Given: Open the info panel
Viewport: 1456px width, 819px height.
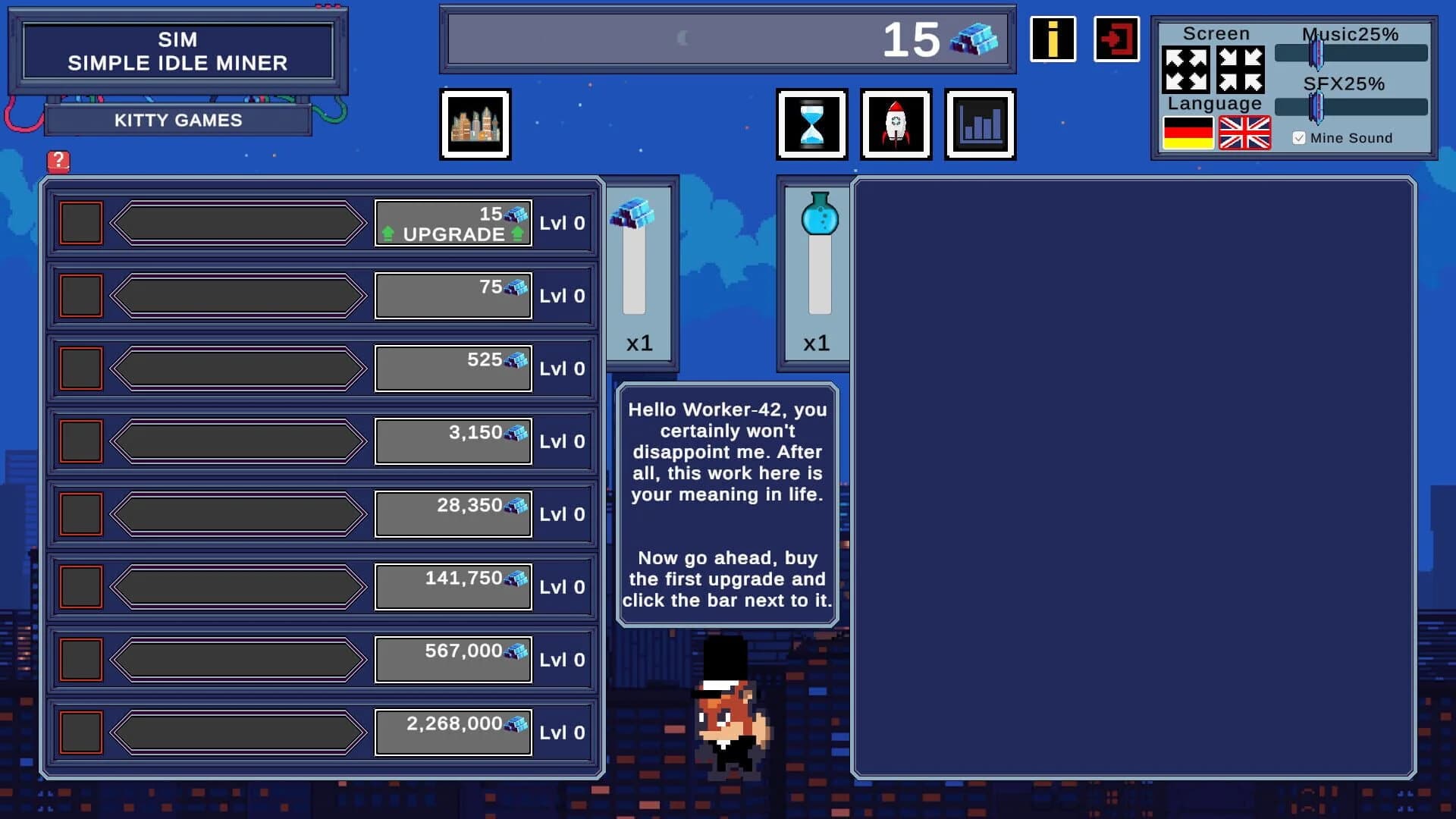Looking at the screenshot, I should [1053, 39].
